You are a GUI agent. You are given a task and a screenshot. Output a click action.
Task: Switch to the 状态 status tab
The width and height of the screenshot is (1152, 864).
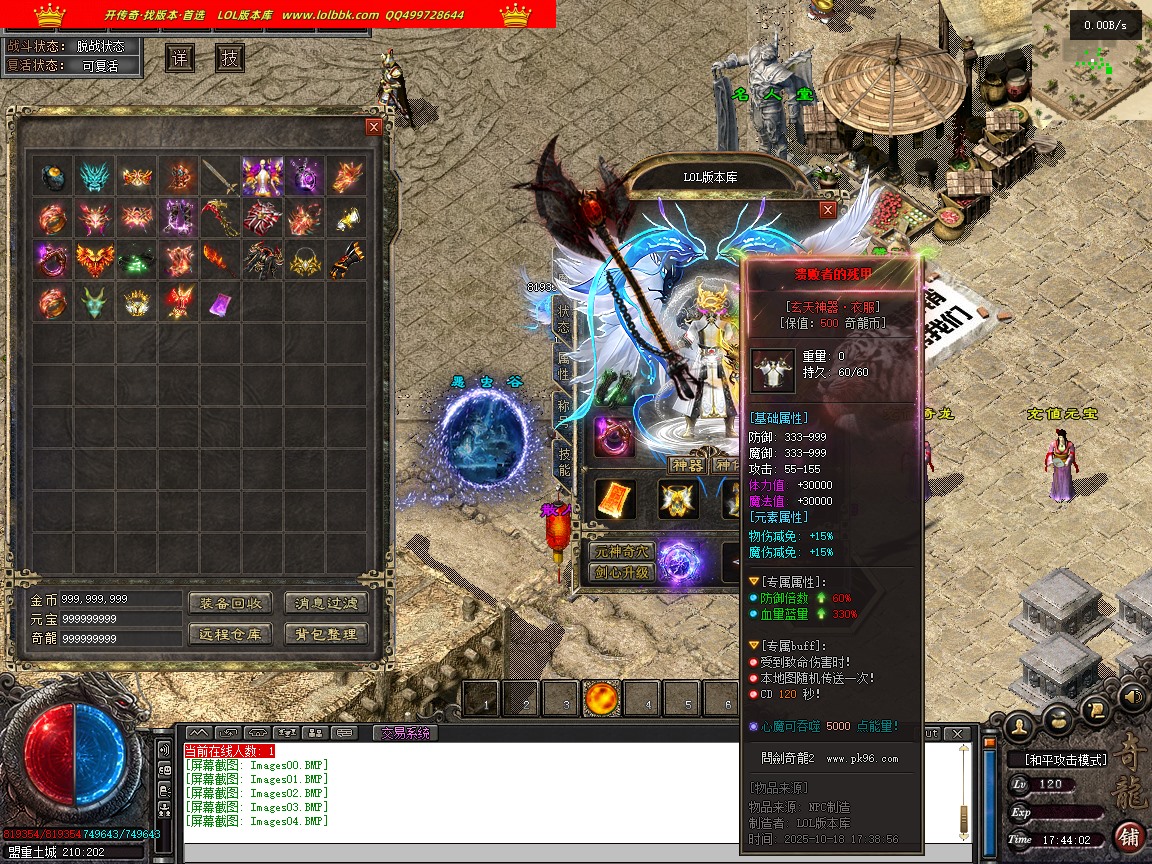tap(563, 318)
